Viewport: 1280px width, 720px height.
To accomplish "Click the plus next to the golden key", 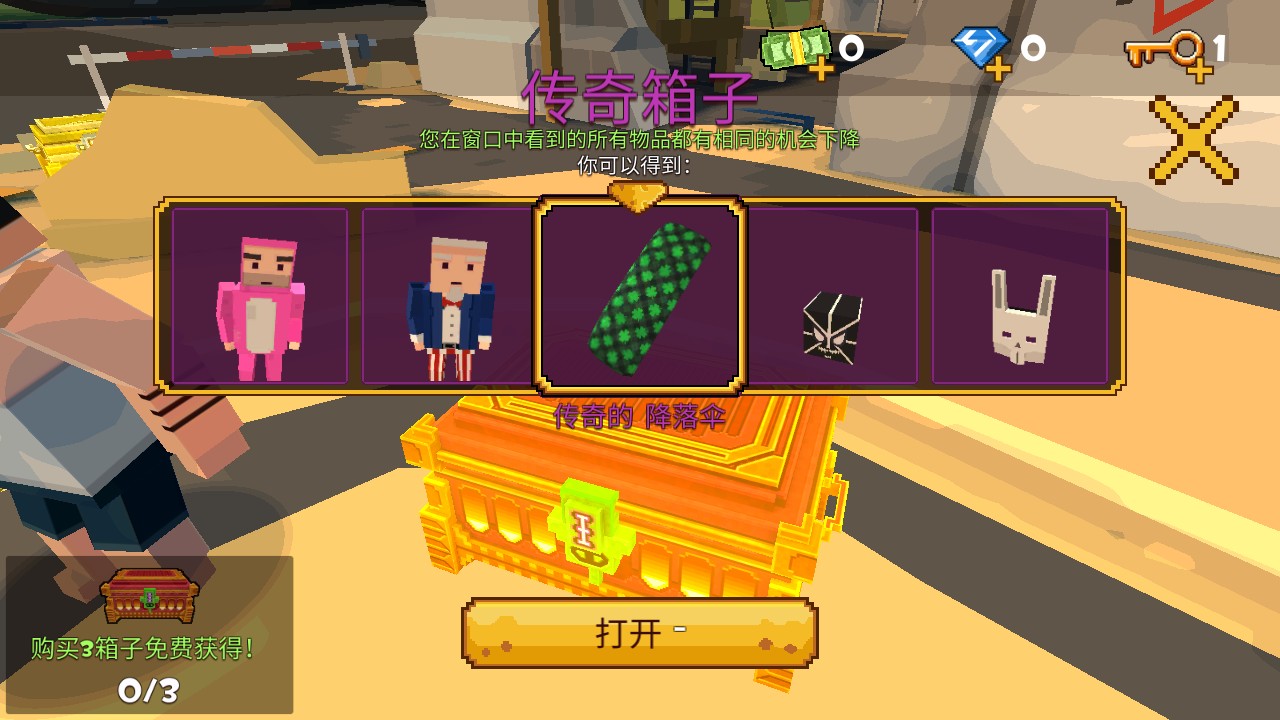I will [x=1200, y=71].
